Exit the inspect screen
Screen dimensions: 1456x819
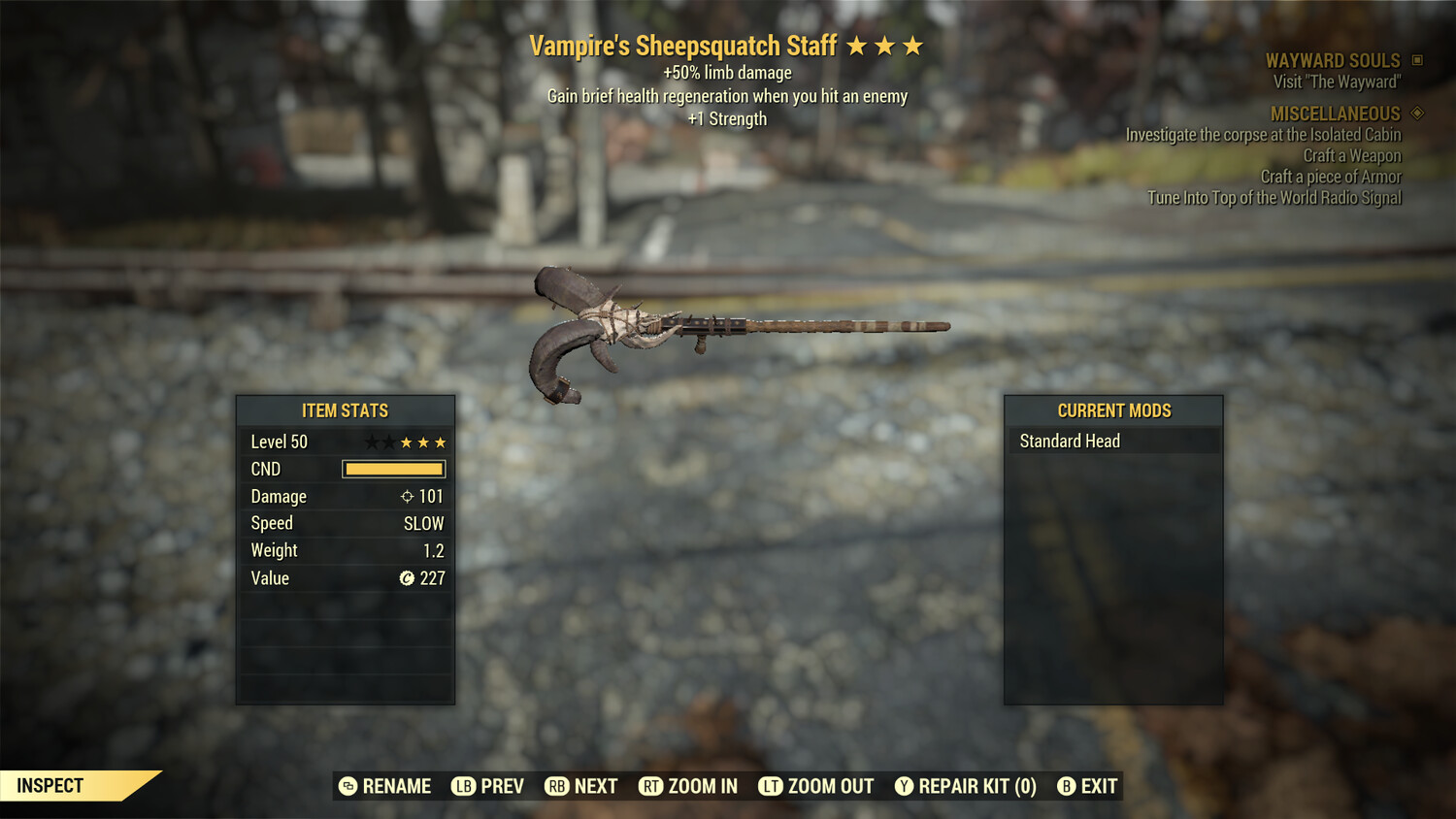point(1087,786)
